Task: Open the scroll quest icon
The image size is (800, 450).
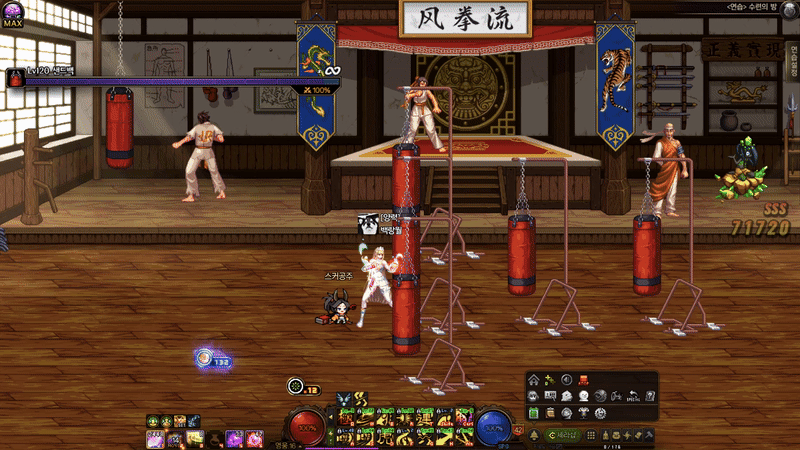Action: (x=550, y=413)
